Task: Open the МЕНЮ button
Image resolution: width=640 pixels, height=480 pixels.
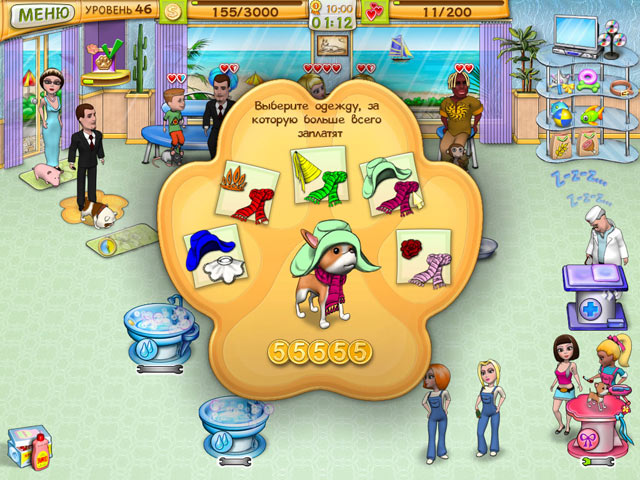Action: [38, 14]
